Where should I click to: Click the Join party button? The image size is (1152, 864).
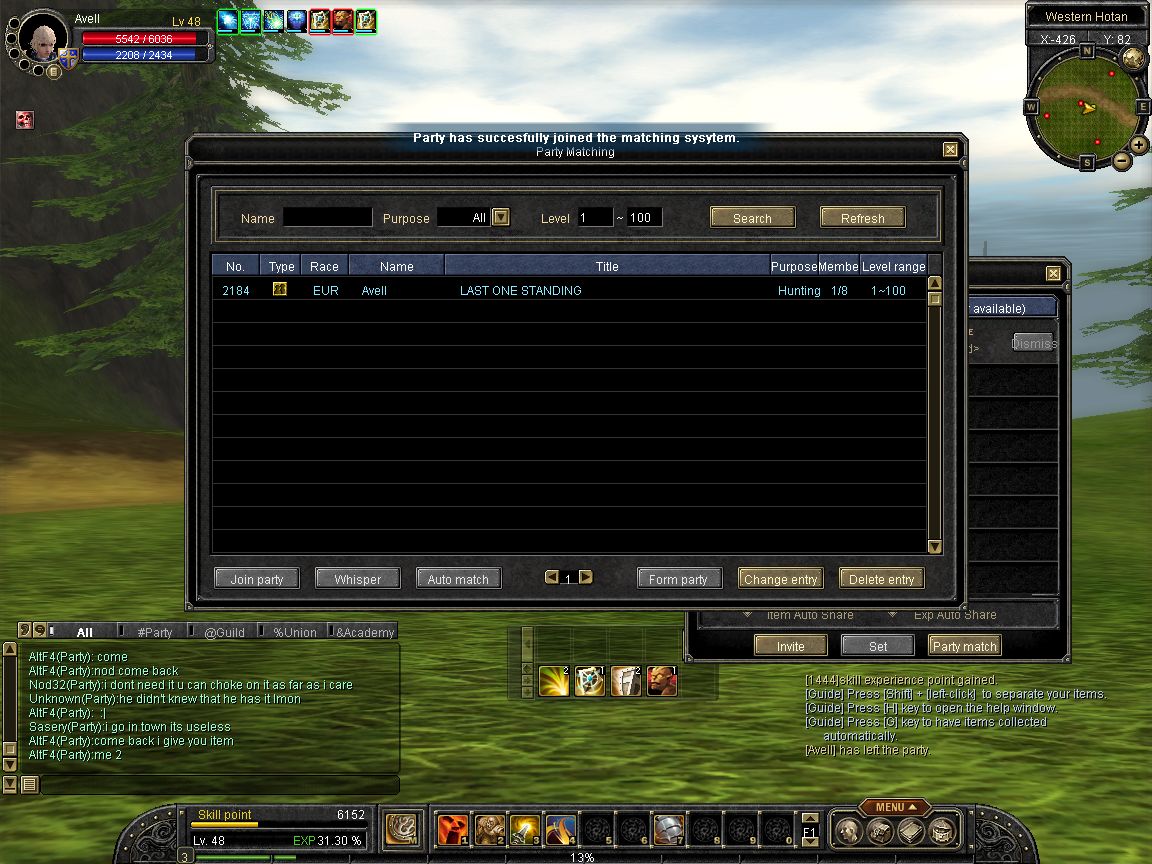point(257,579)
